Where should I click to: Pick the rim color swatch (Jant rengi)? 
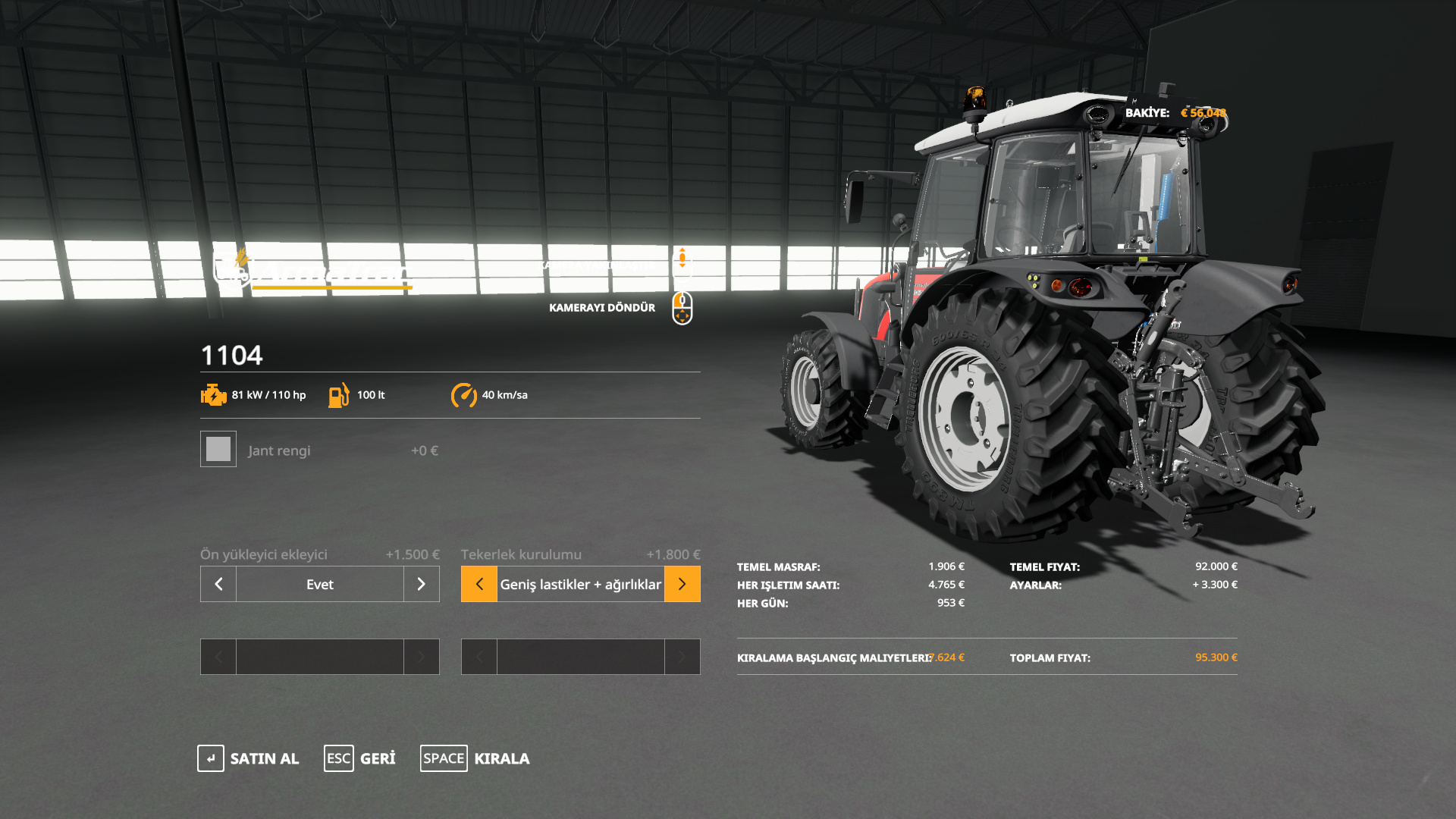tap(218, 450)
